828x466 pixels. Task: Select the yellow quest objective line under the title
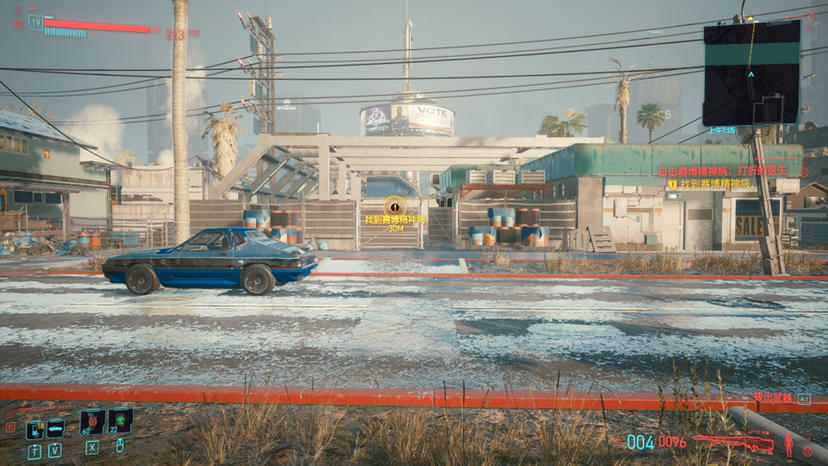[711, 184]
